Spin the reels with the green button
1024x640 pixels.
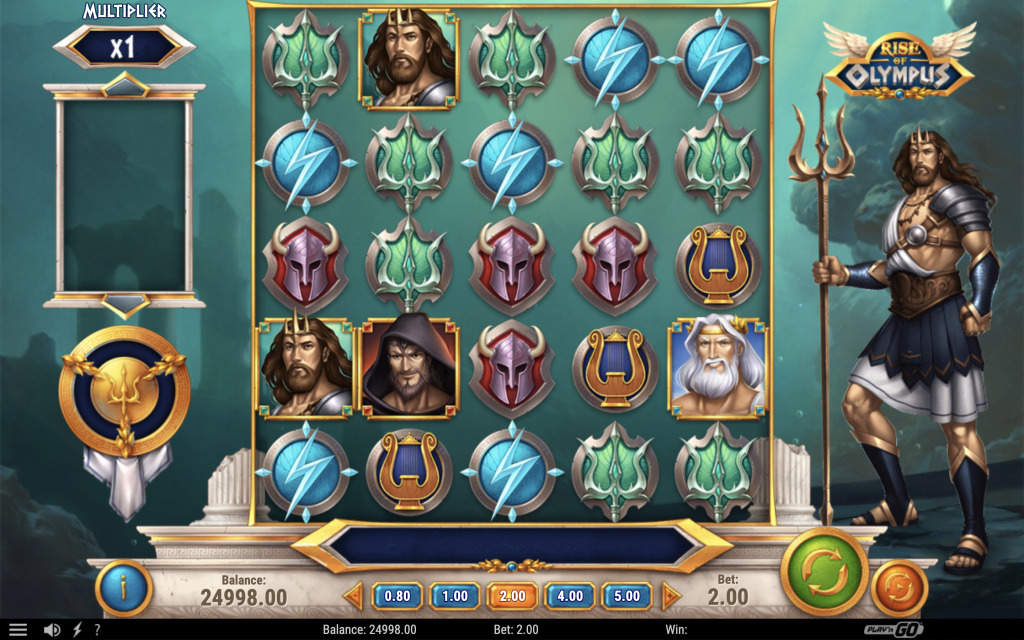825,574
